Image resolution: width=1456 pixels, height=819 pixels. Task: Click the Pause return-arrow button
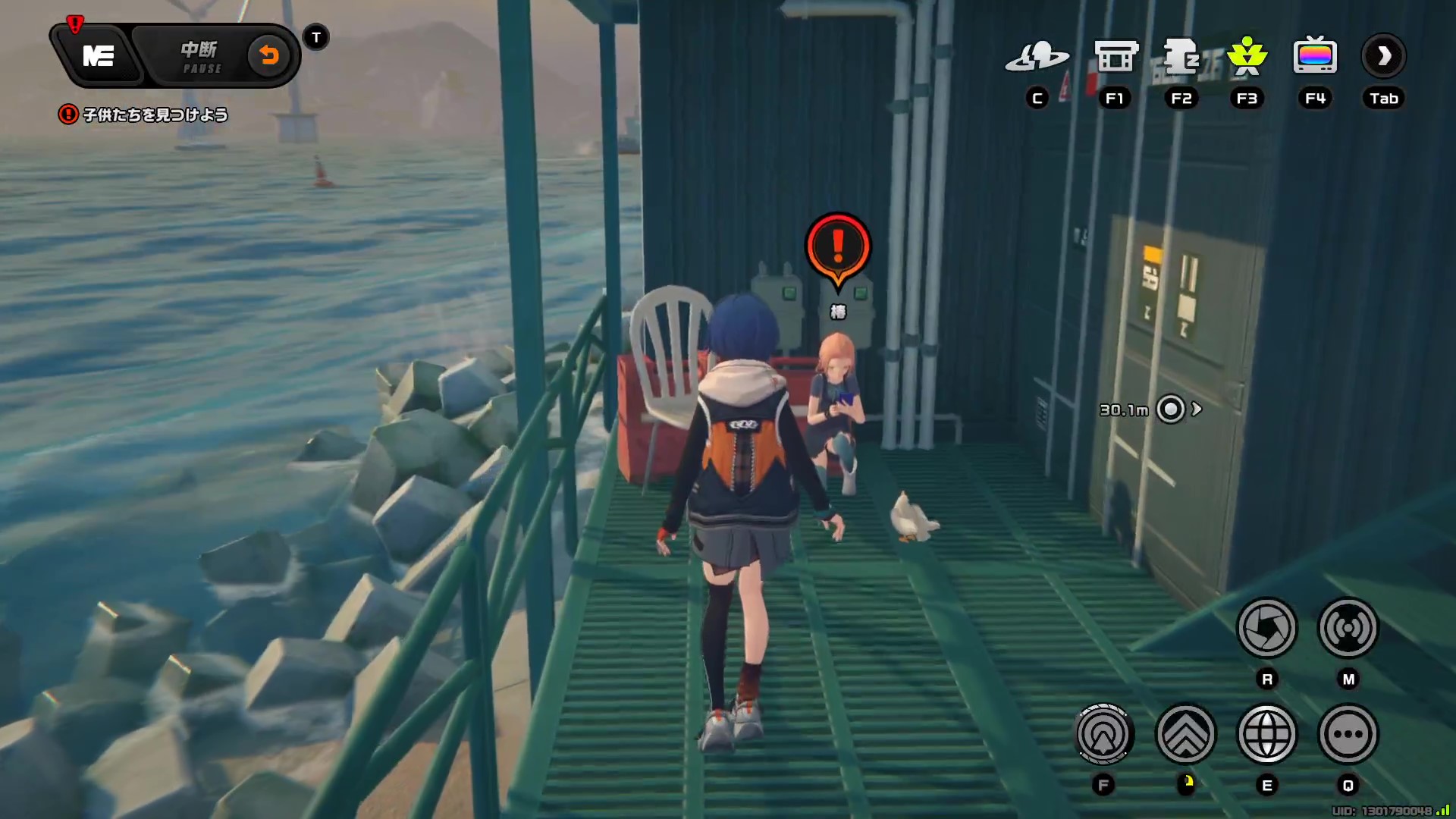268,56
